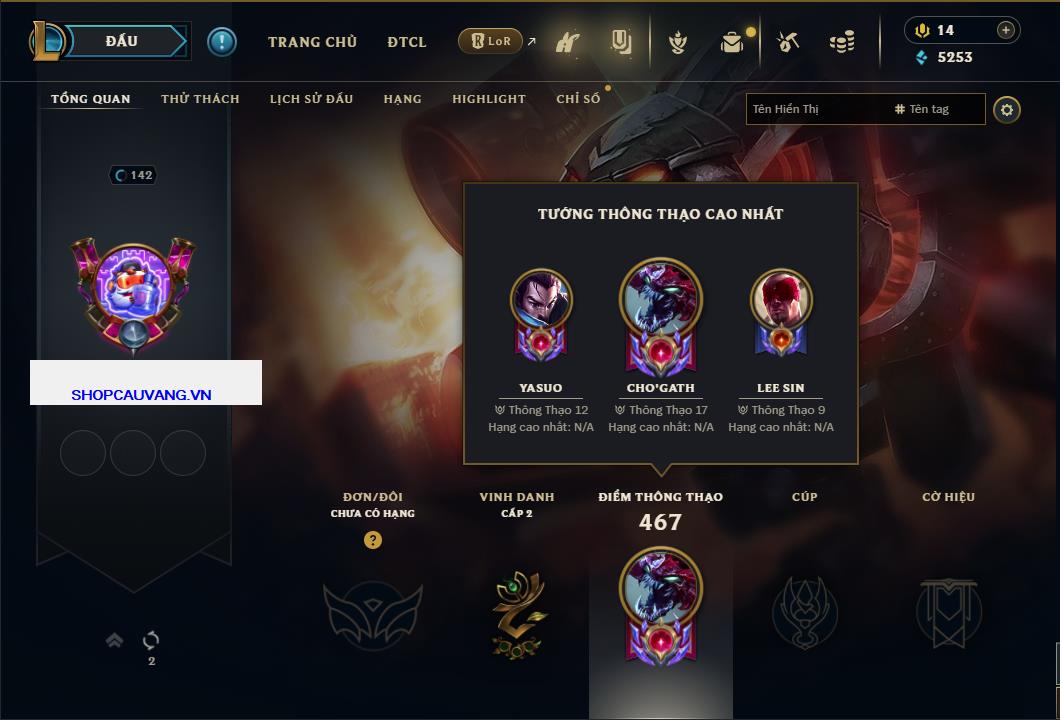Click the ranked help question mark
This screenshot has height=720, width=1060.
(x=373, y=540)
